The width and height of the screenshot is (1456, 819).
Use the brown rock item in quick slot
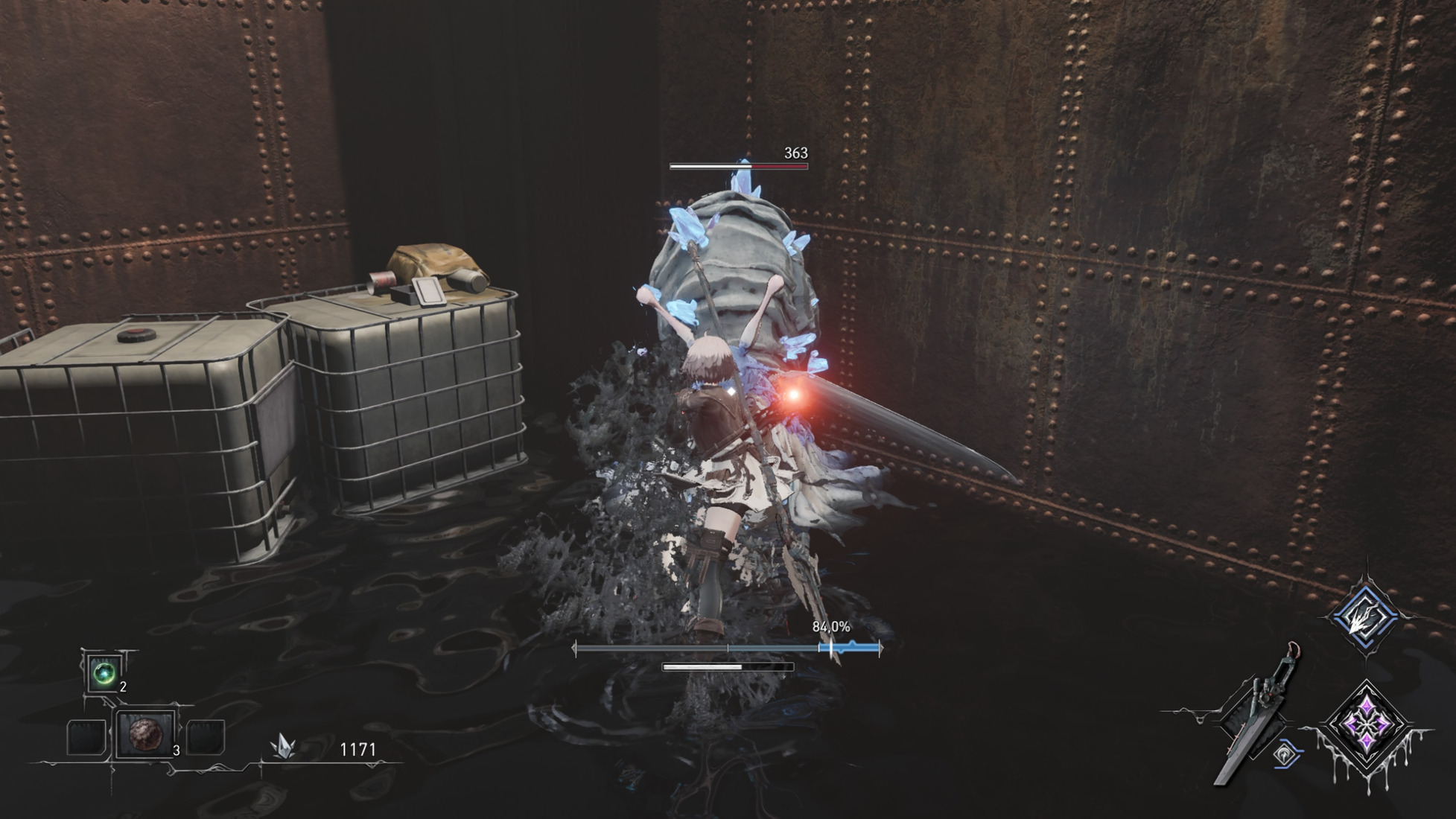146,735
